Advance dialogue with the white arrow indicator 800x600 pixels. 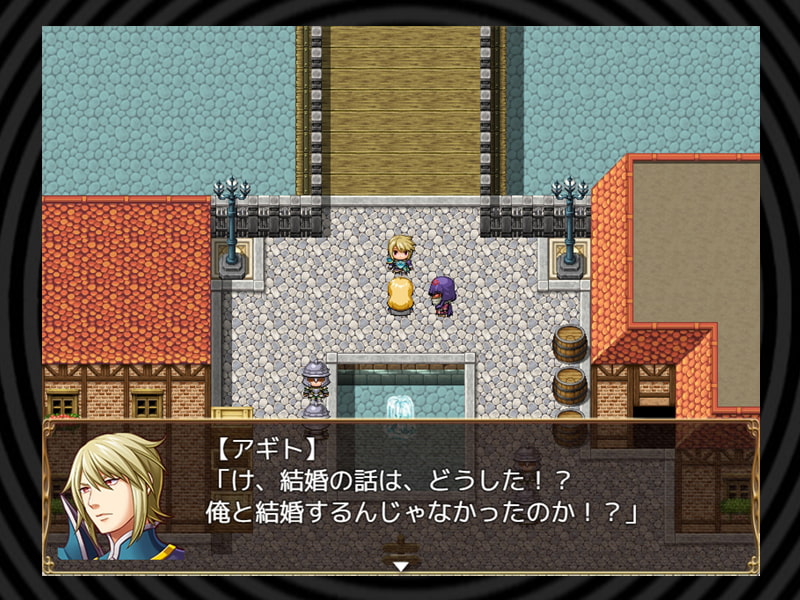[400, 566]
